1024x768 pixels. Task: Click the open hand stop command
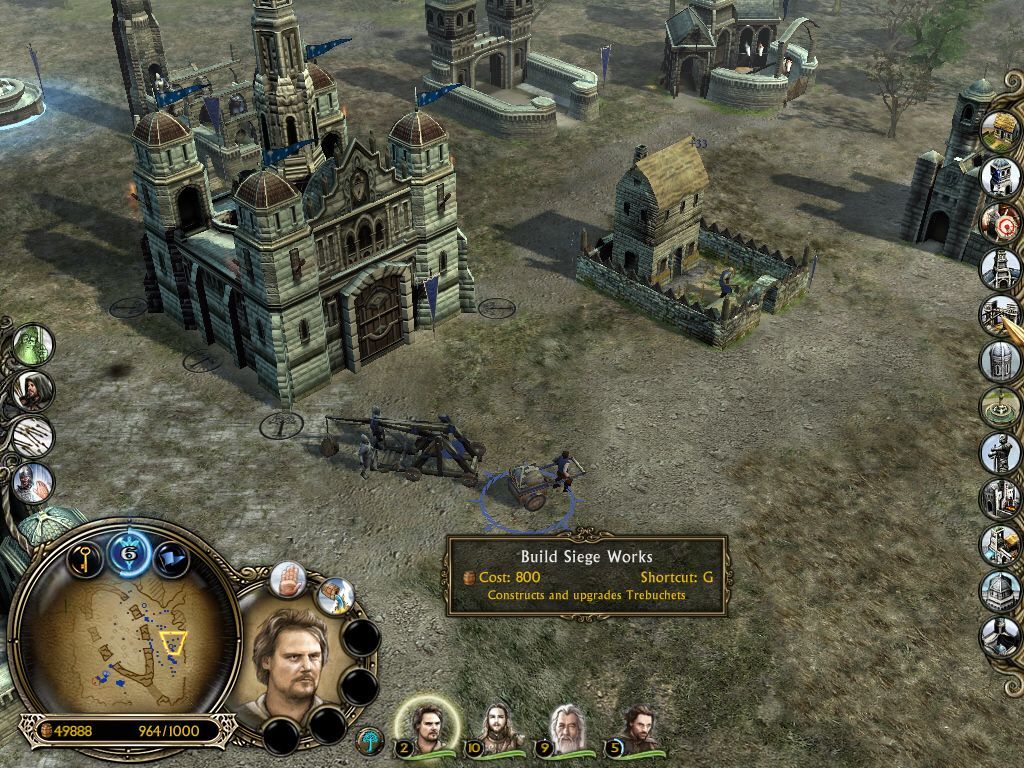point(290,581)
